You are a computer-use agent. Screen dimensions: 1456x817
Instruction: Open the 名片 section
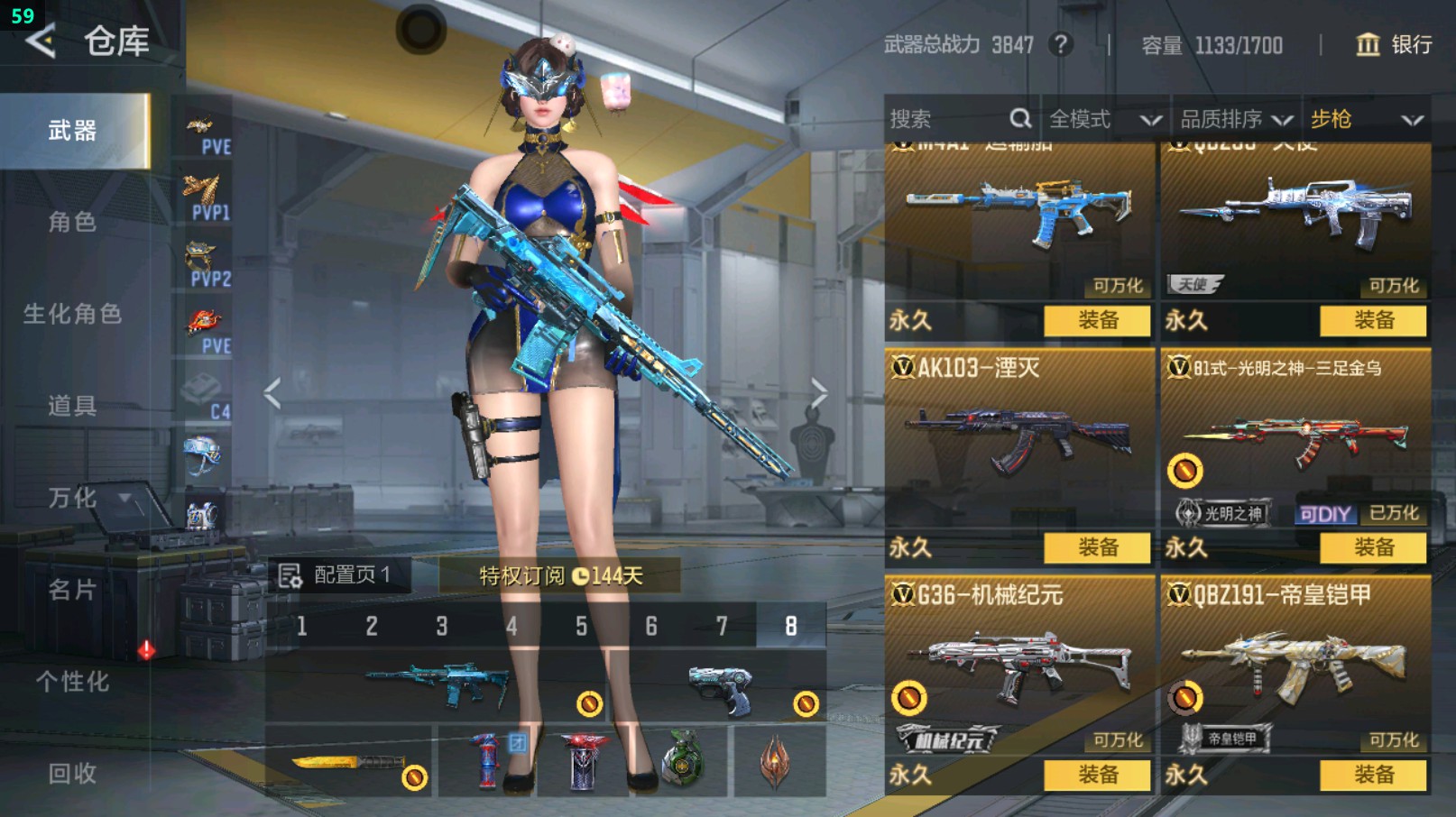[72, 590]
